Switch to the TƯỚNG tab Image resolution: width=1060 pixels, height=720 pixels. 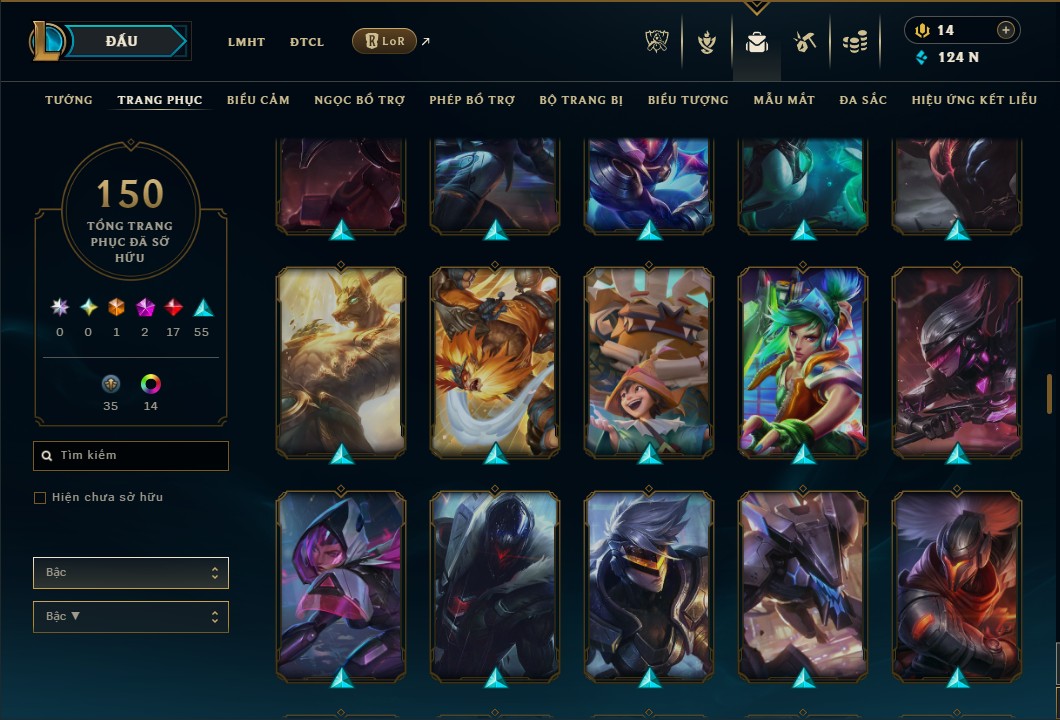[x=69, y=100]
